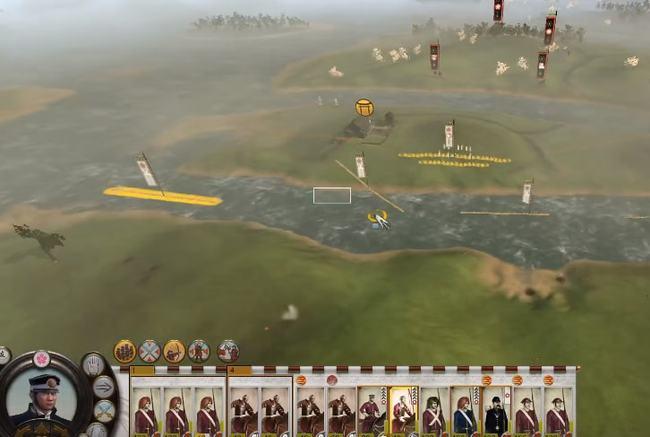Viewport: 650px width, 437px height.
Task: Open the group formations icon with soldiers
Action: (x=125, y=351)
